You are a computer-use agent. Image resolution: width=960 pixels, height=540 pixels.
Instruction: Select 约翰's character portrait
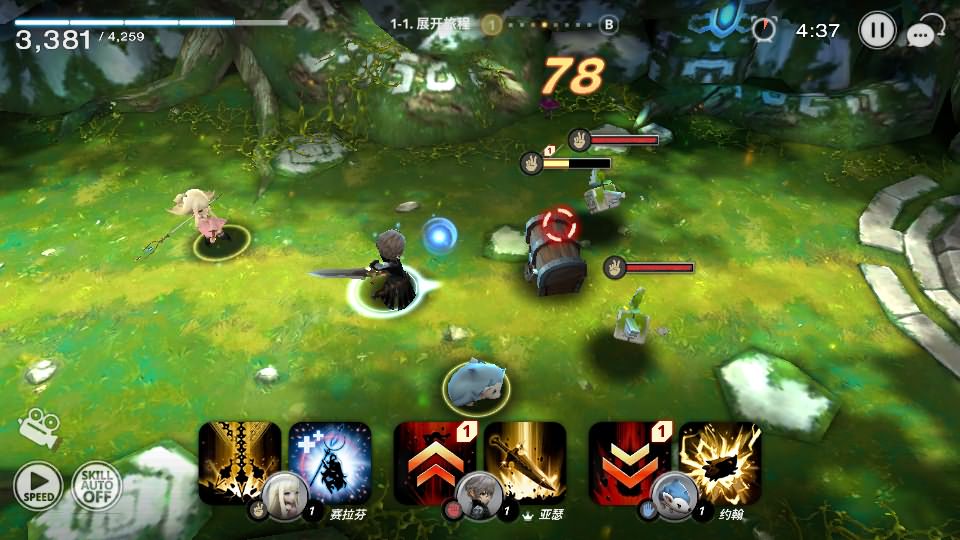pos(674,493)
